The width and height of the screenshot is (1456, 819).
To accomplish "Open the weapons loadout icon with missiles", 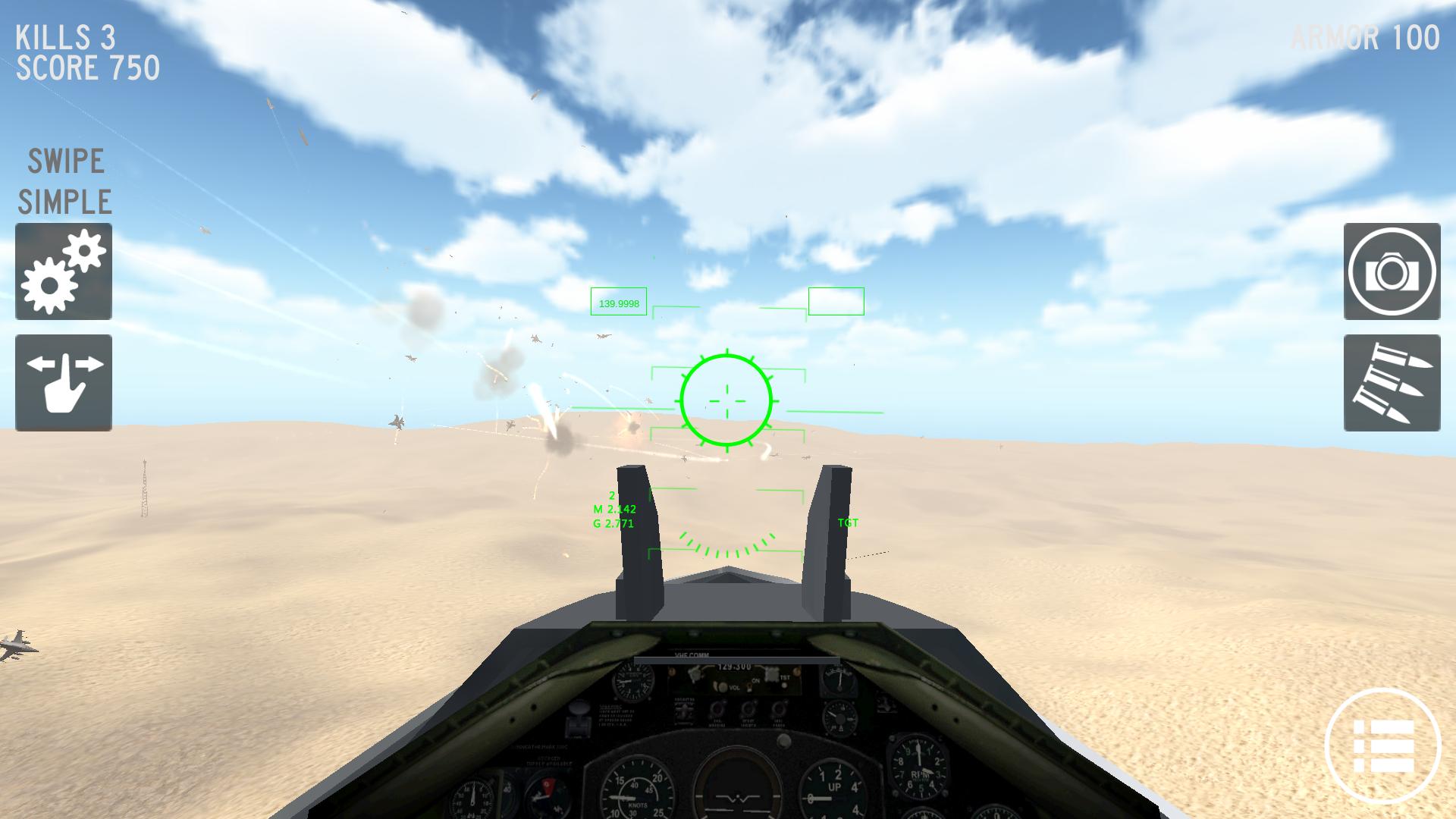I will pyautogui.click(x=1392, y=383).
